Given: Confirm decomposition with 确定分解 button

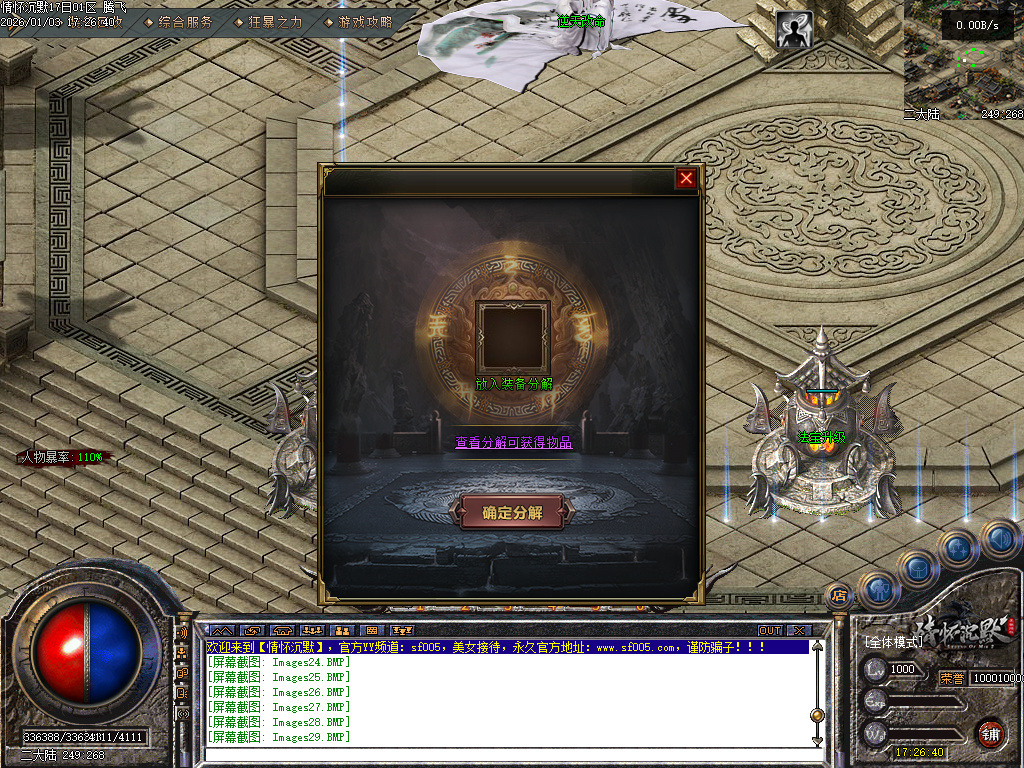Looking at the screenshot, I should [x=512, y=512].
